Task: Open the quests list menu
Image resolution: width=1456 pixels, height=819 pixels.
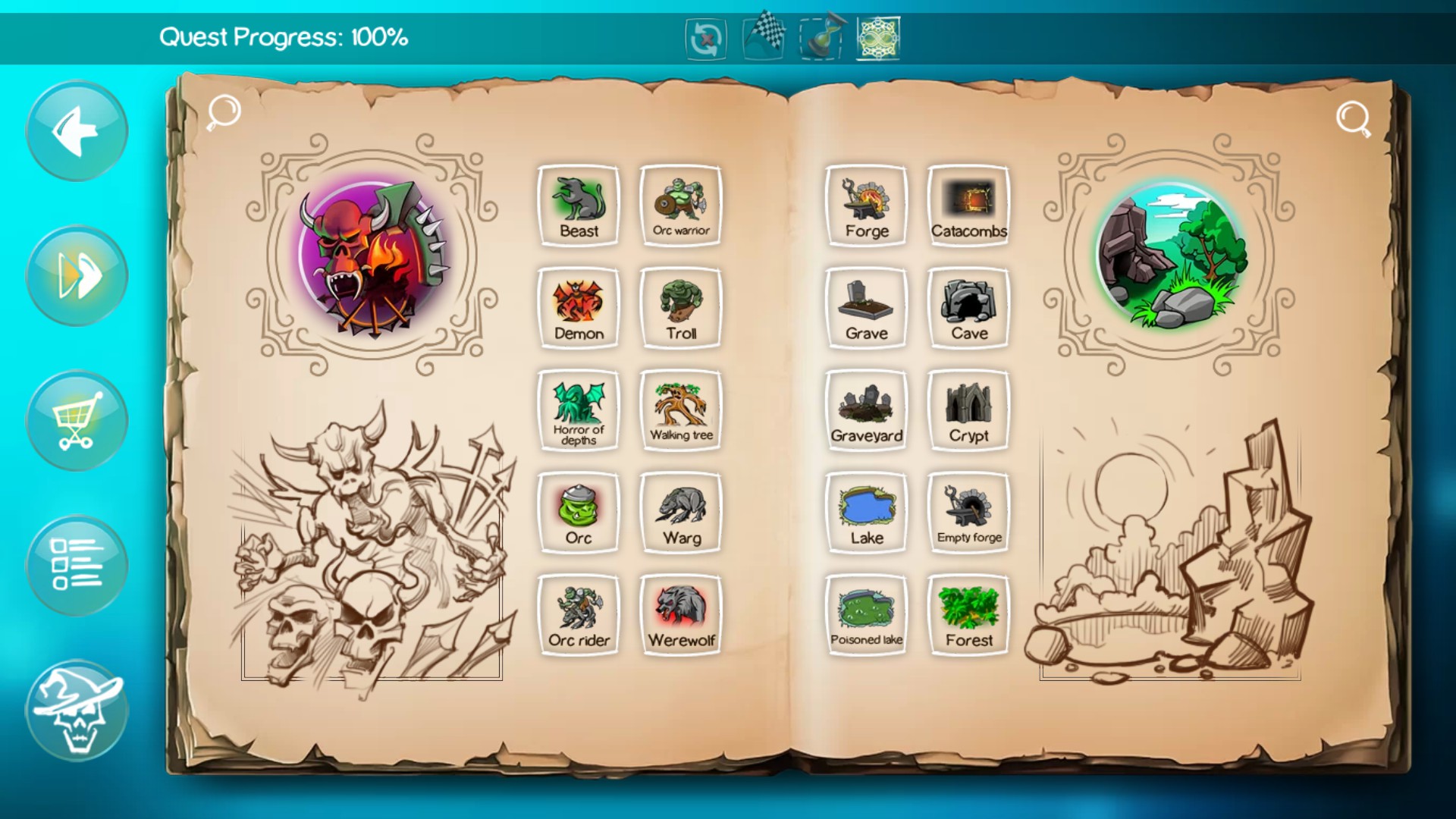Action: tap(76, 565)
